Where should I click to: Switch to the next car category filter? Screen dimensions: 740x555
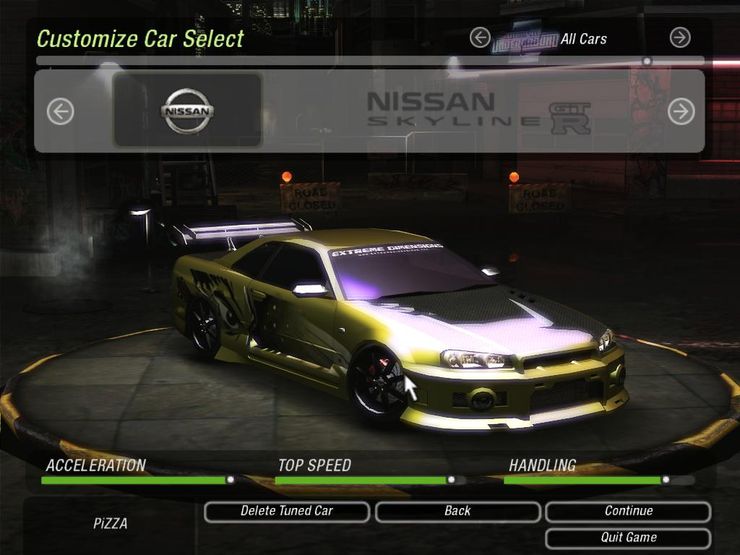pyautogui.click(x=680, y=38)
